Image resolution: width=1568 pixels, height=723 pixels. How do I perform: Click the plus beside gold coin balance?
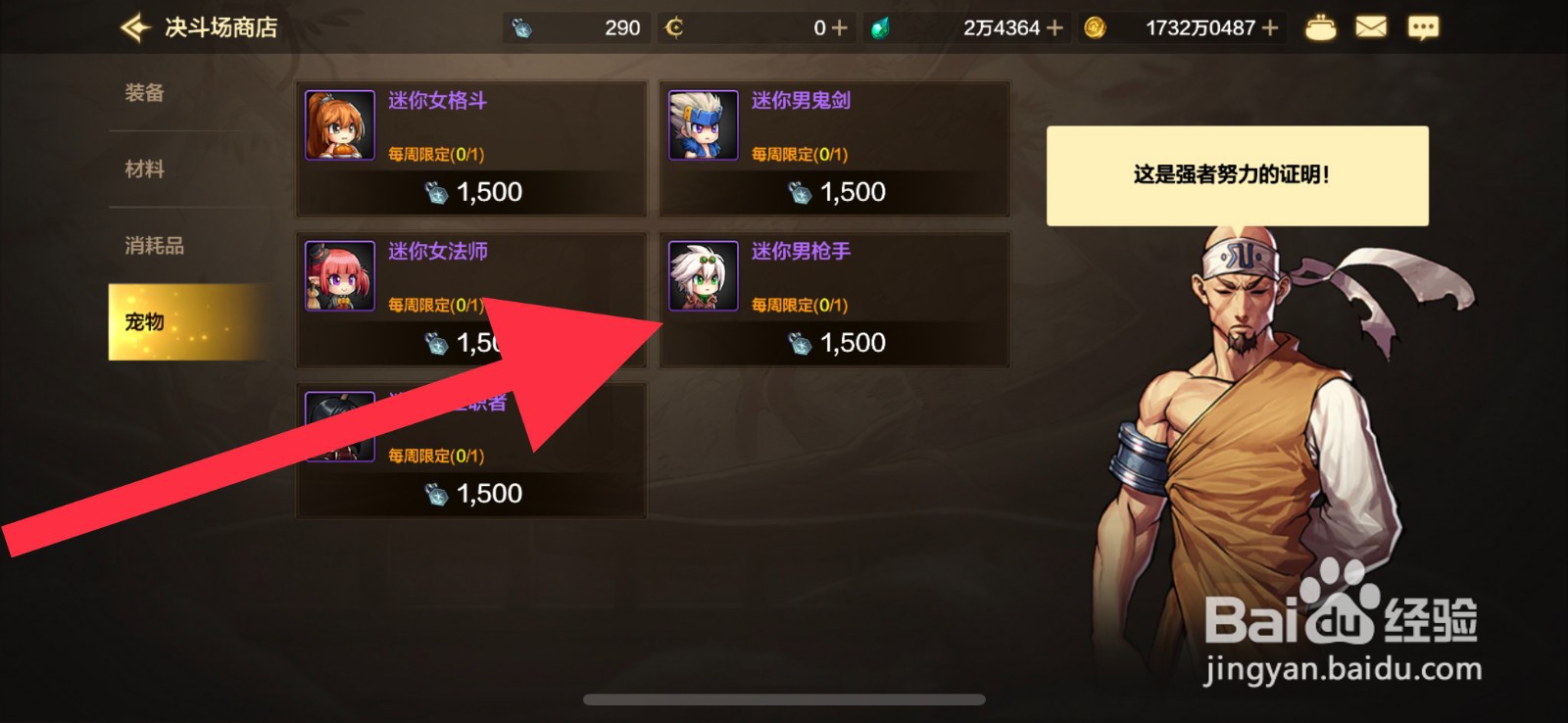click(x=1271, y=26)
